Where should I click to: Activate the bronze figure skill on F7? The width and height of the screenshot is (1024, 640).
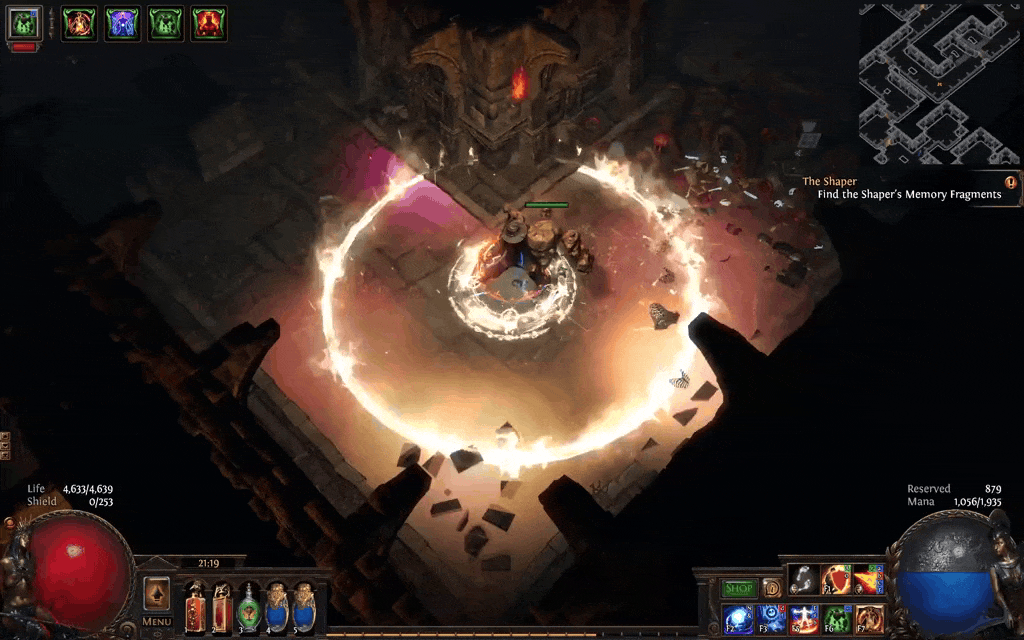869,619
